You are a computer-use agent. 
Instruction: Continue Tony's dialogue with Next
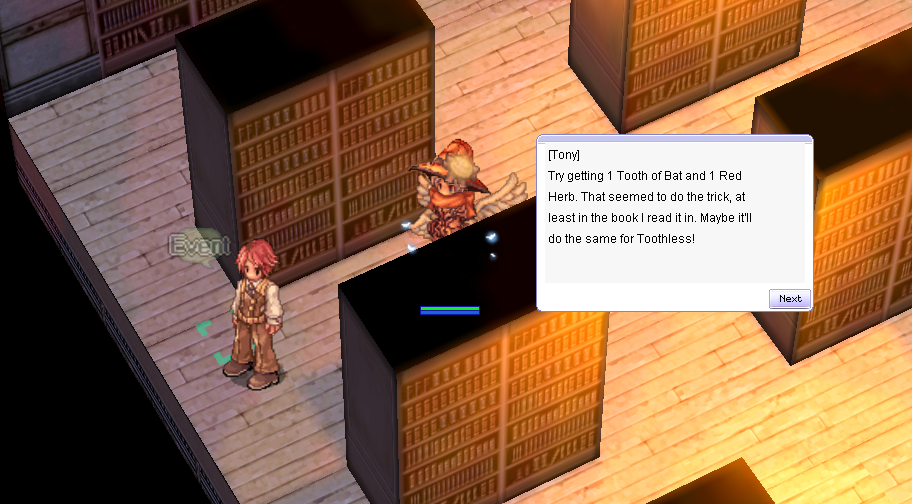click(789, 298)
